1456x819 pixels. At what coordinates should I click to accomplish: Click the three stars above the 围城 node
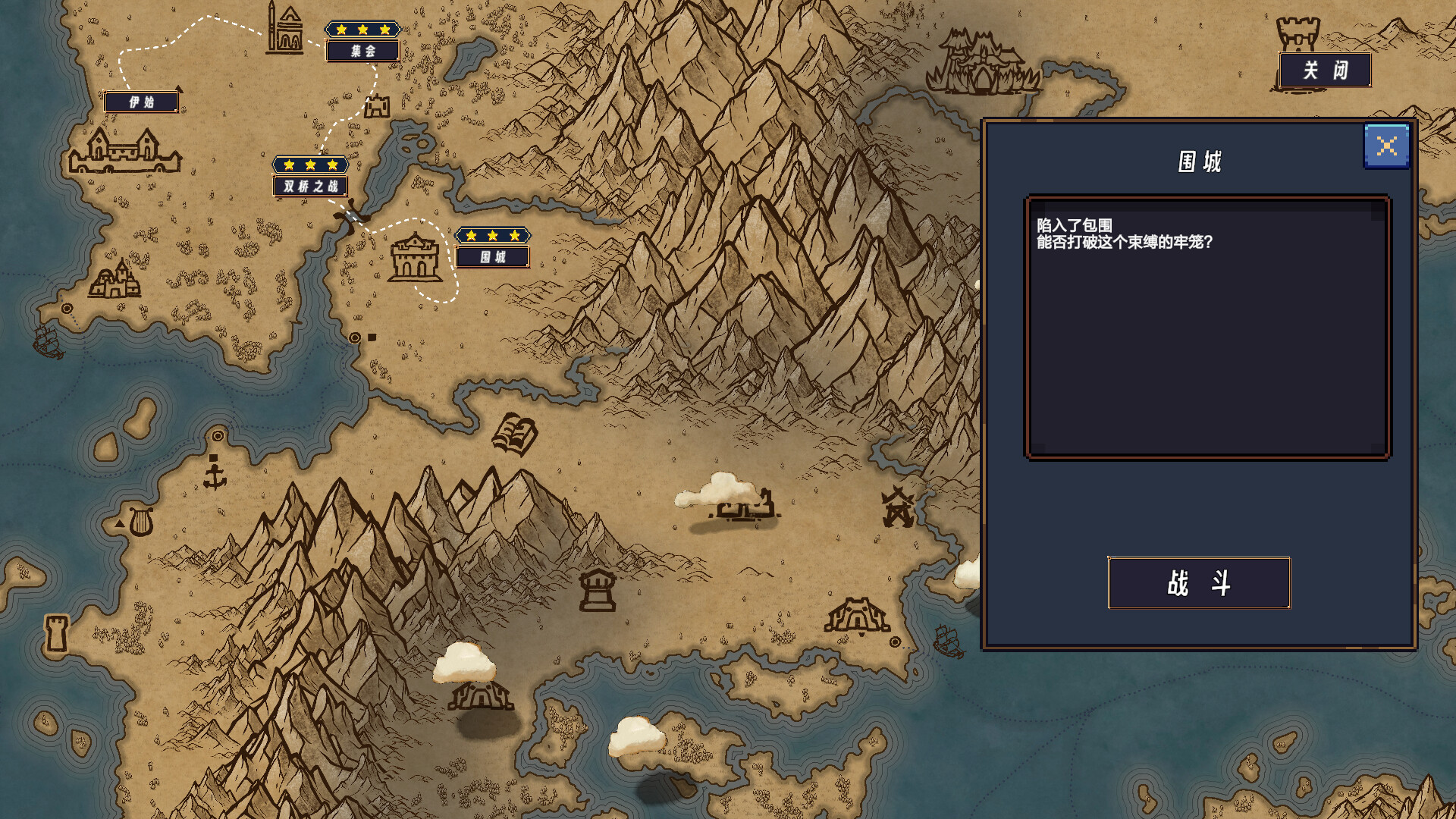point(491,235)
